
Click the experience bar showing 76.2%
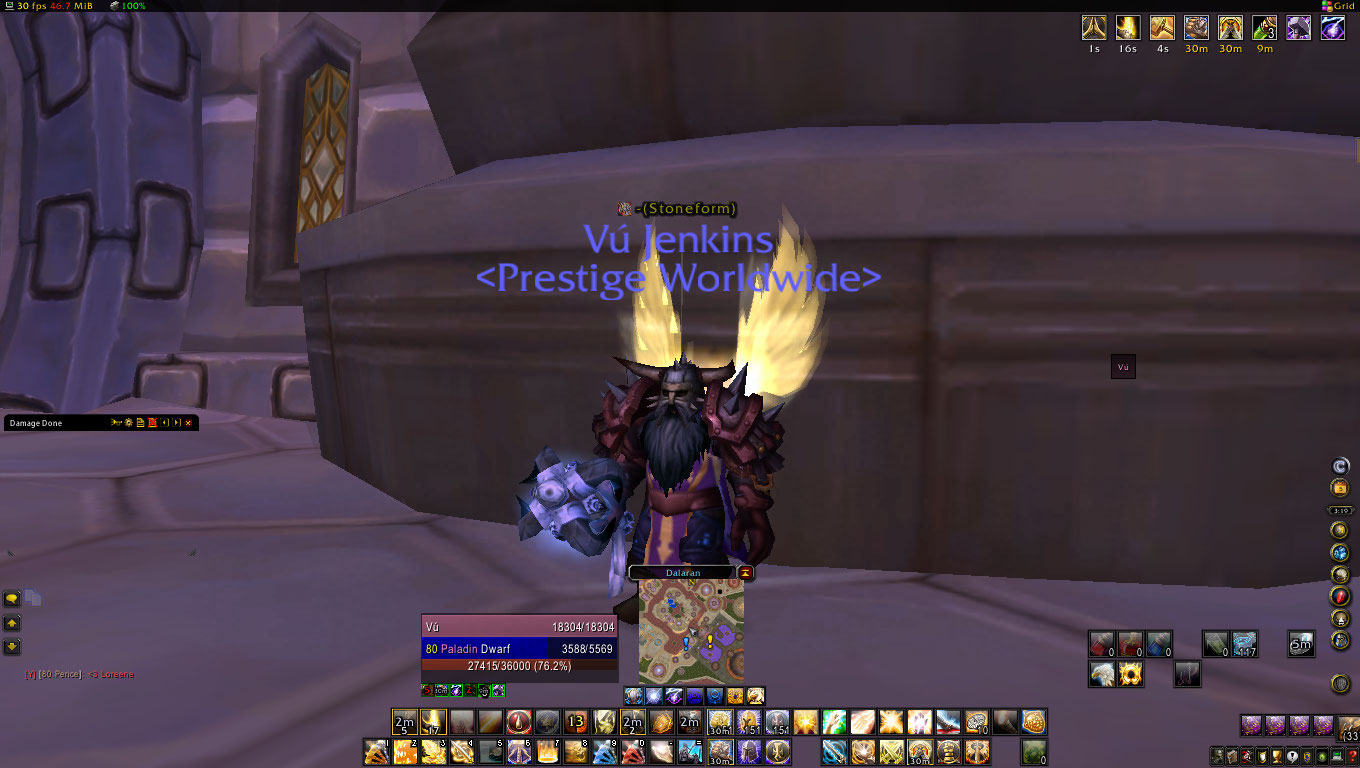[519, 665]
